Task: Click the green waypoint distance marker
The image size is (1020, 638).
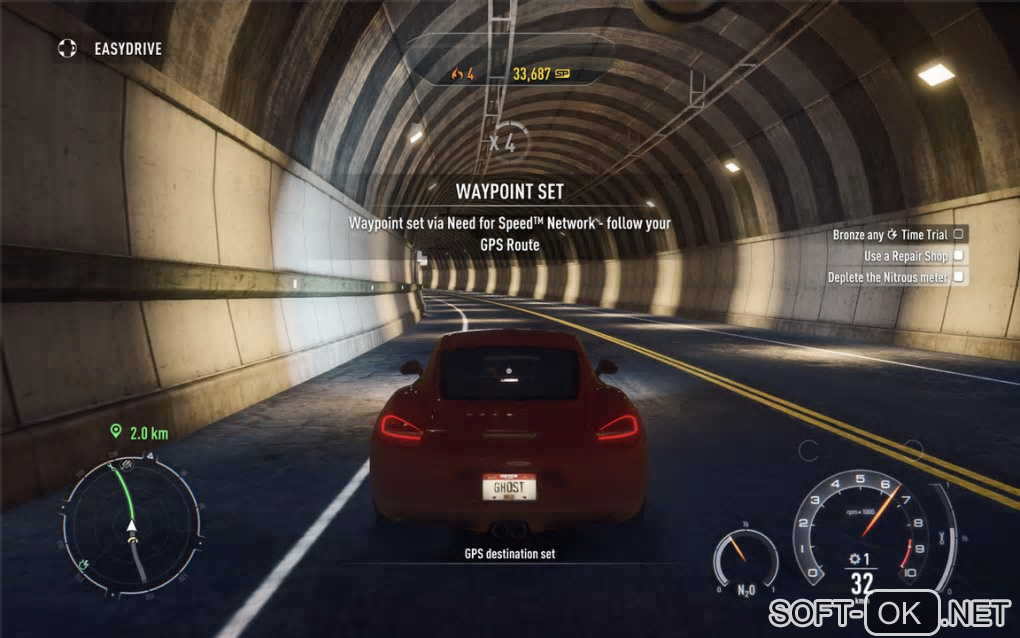Action: (140, 432)
